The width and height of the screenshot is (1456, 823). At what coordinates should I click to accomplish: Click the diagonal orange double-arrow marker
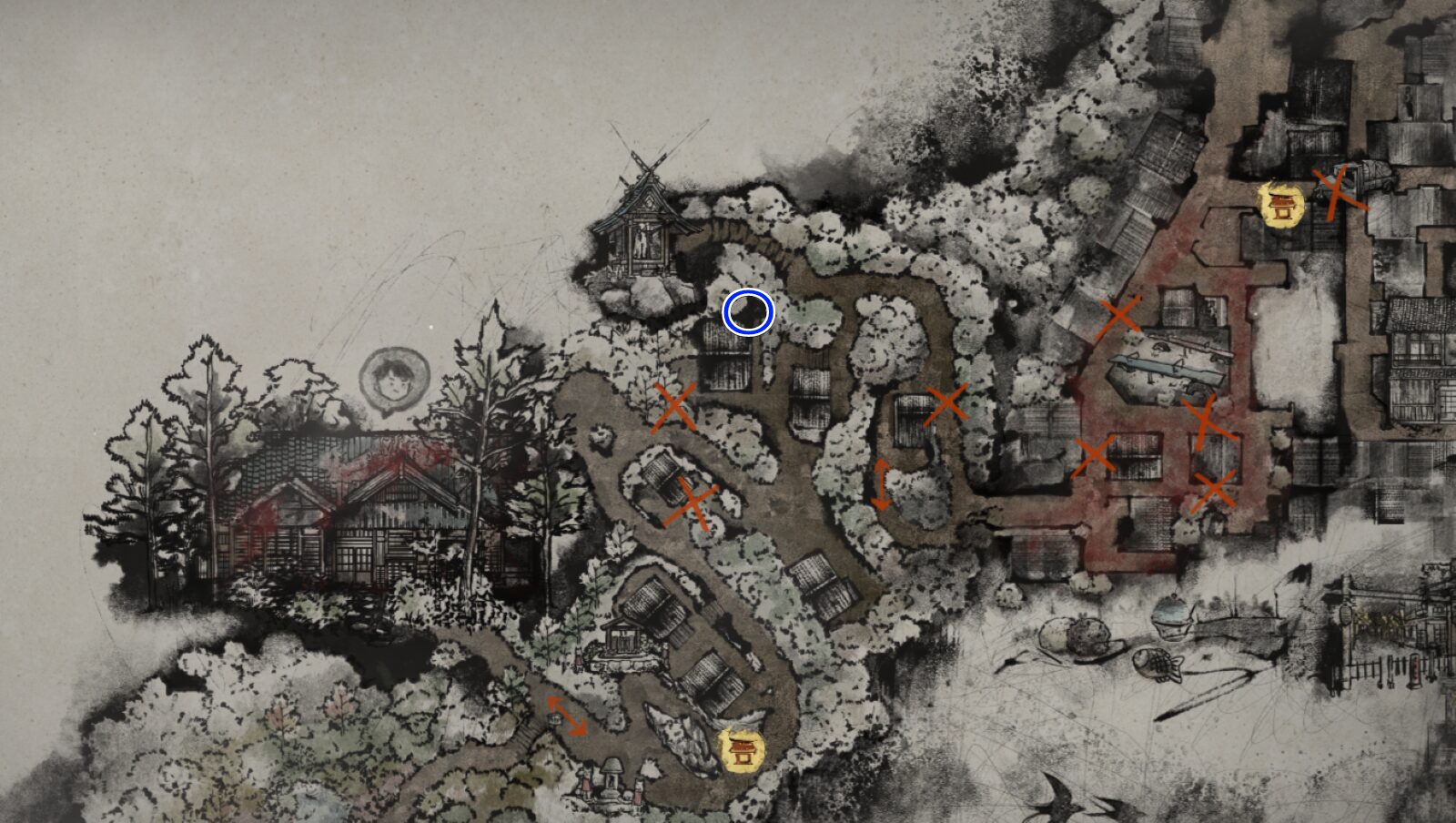(566, 716)
